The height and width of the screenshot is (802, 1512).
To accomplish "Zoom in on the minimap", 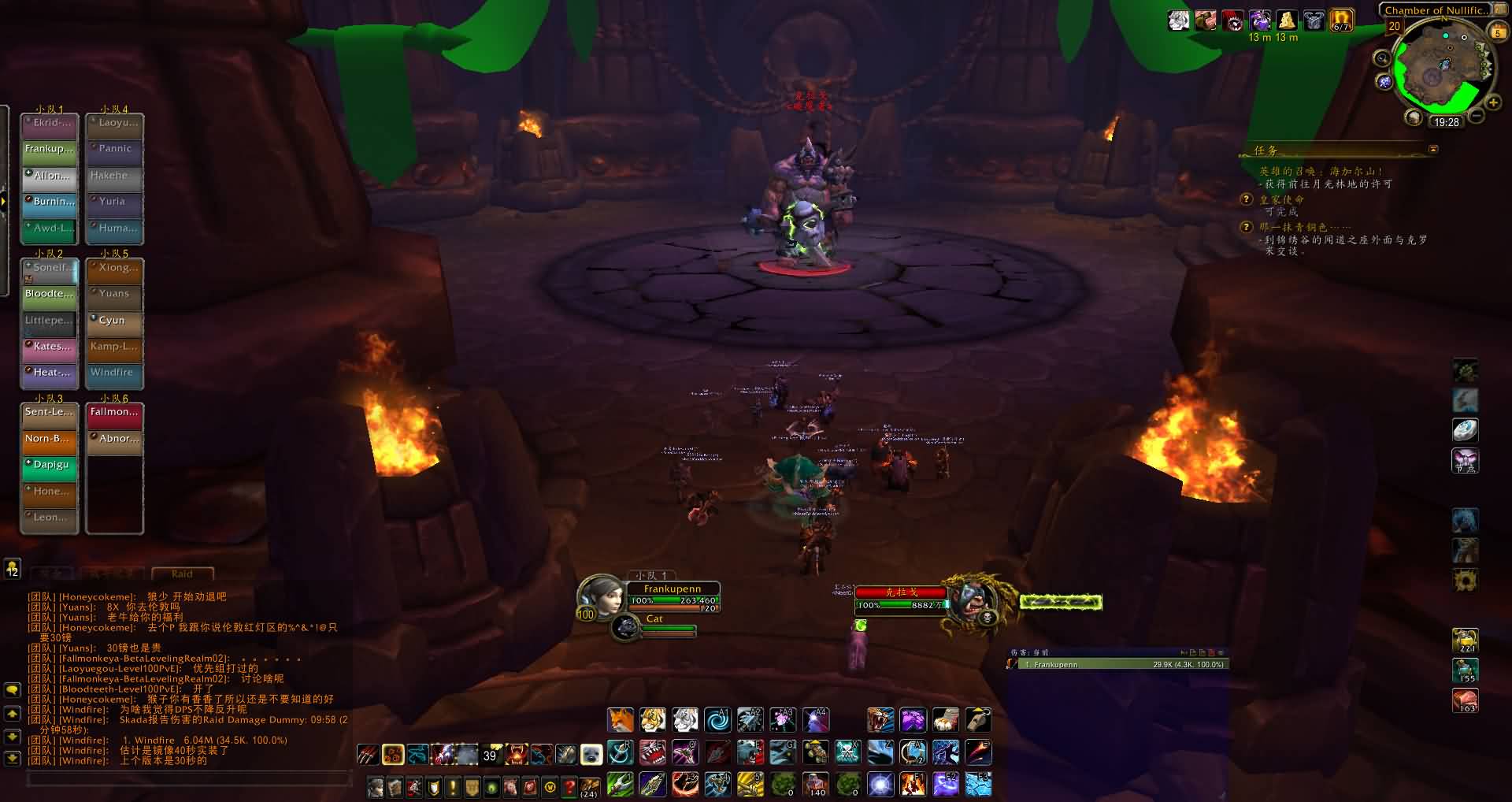I will point(1493,103).
